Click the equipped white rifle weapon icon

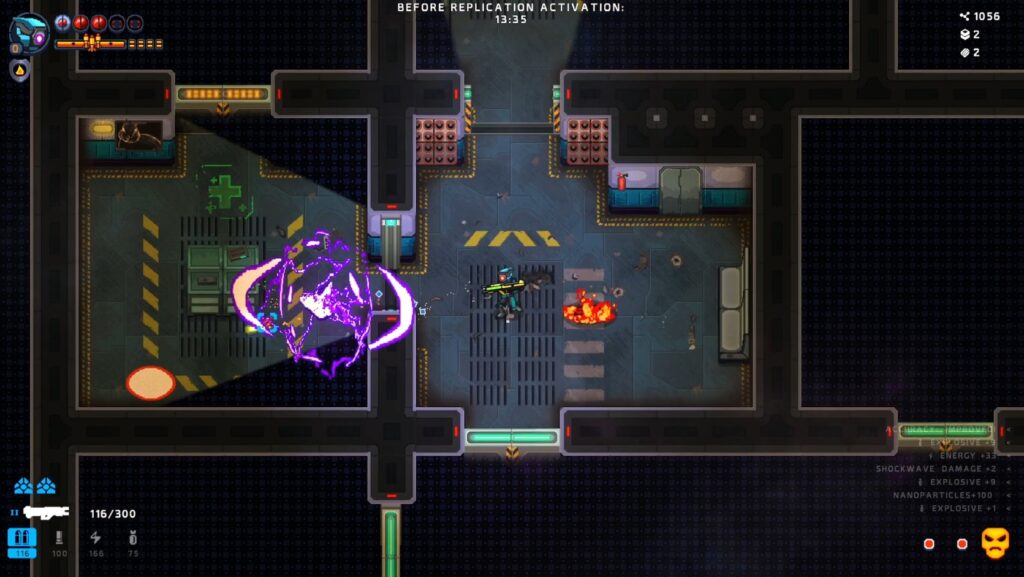tap(46, 513)
